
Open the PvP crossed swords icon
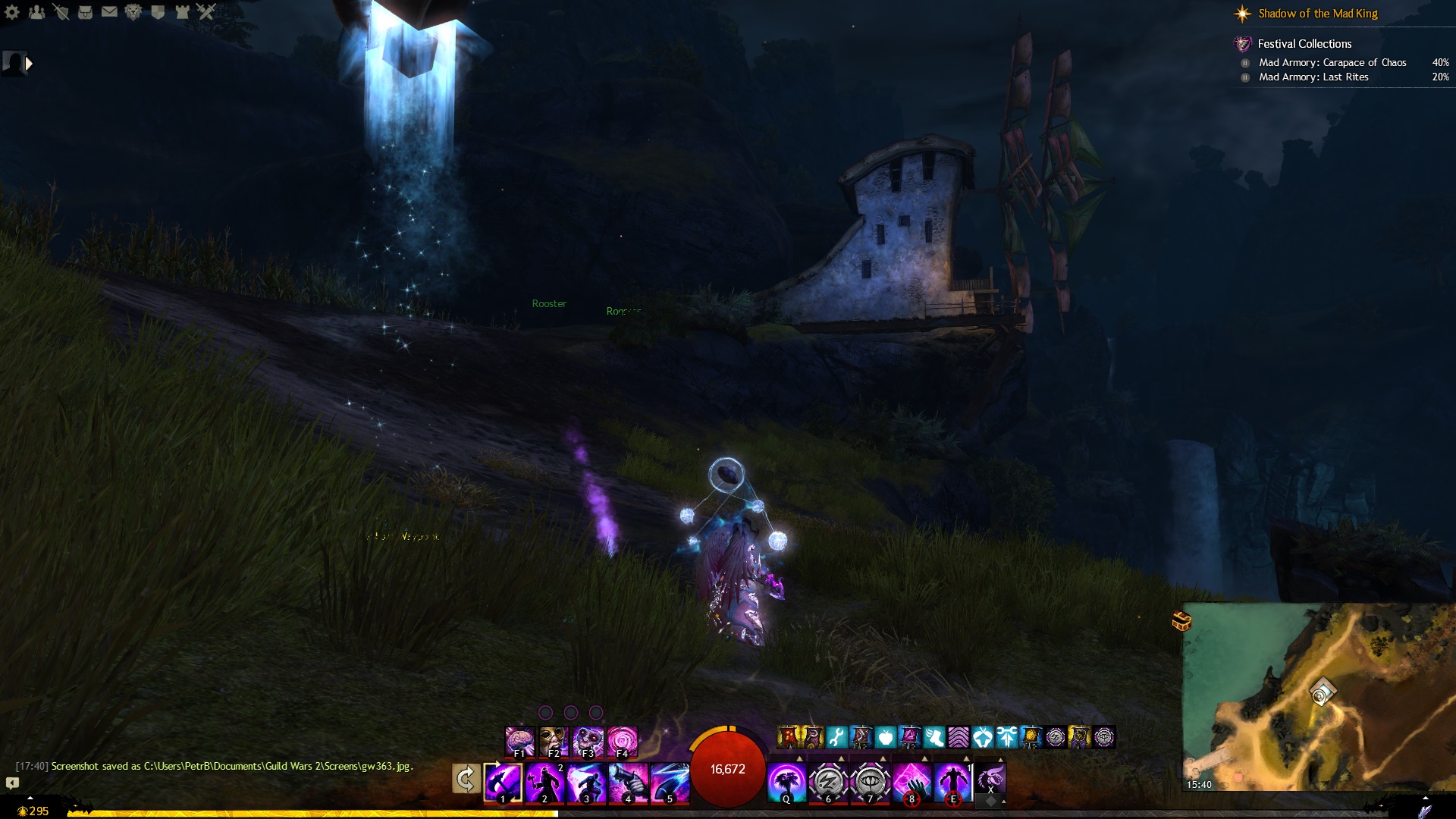click(206, 12)
